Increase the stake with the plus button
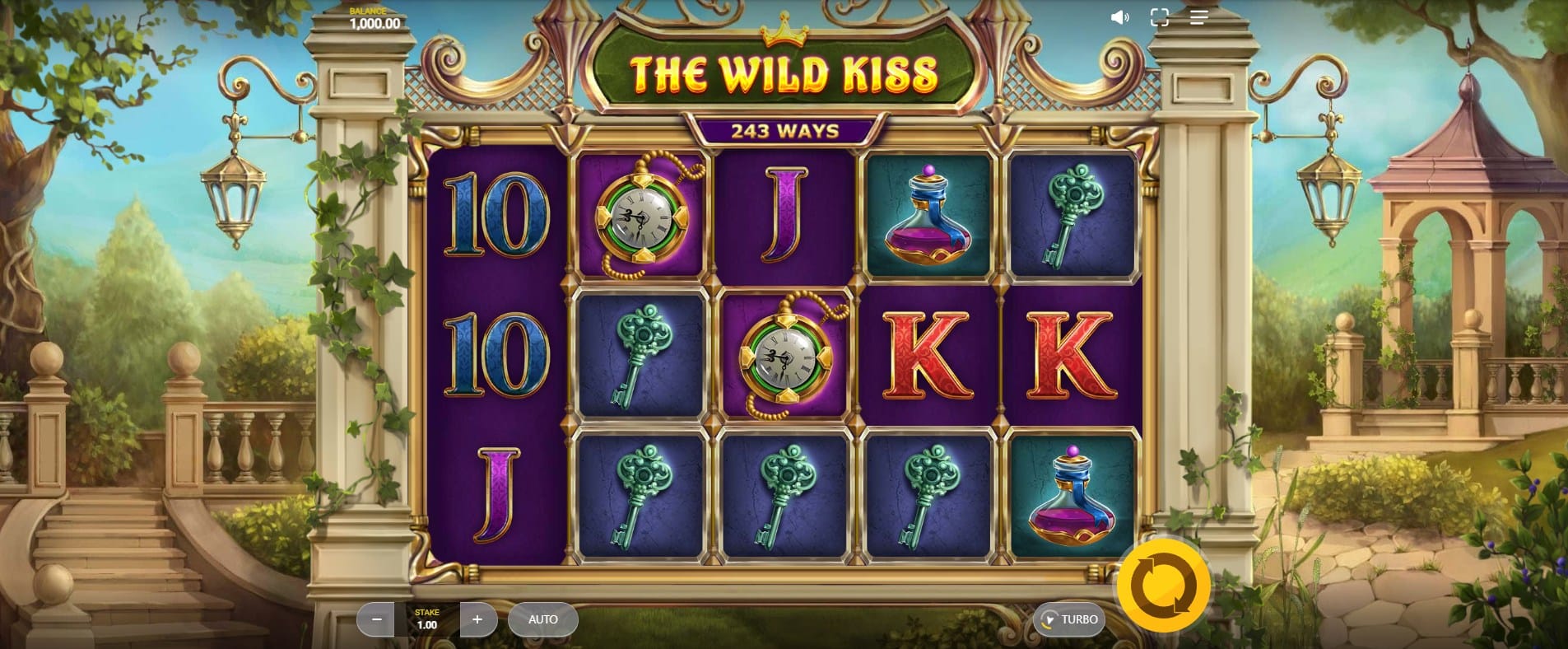 pyautogui.click(x=477, y=619)
